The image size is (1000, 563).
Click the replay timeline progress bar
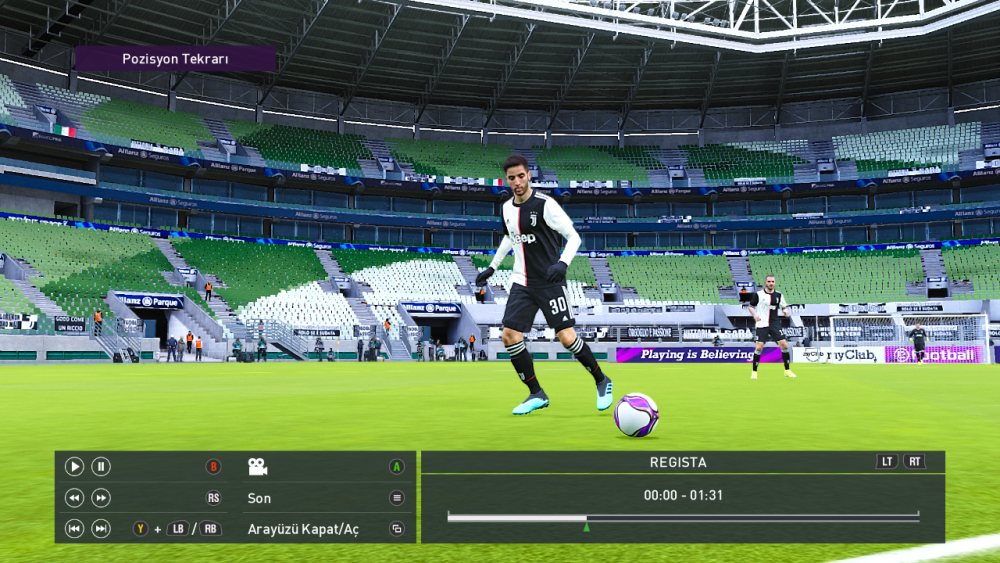[x=683, y=517]
